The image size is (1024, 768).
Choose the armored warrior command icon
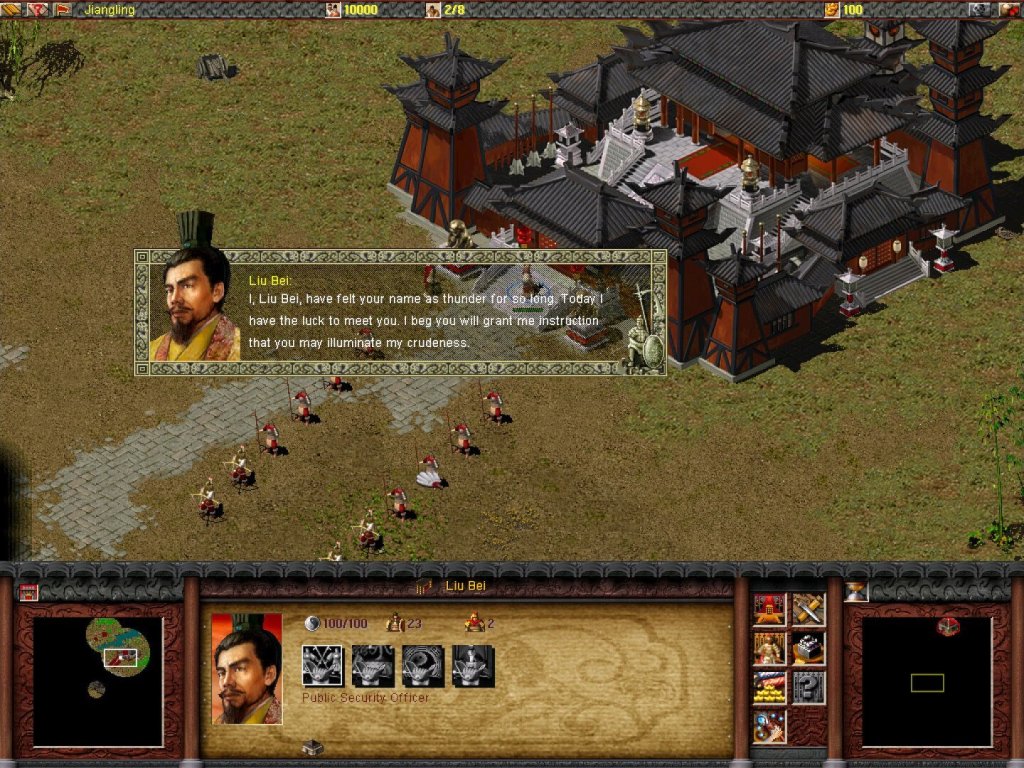(768, 648)
